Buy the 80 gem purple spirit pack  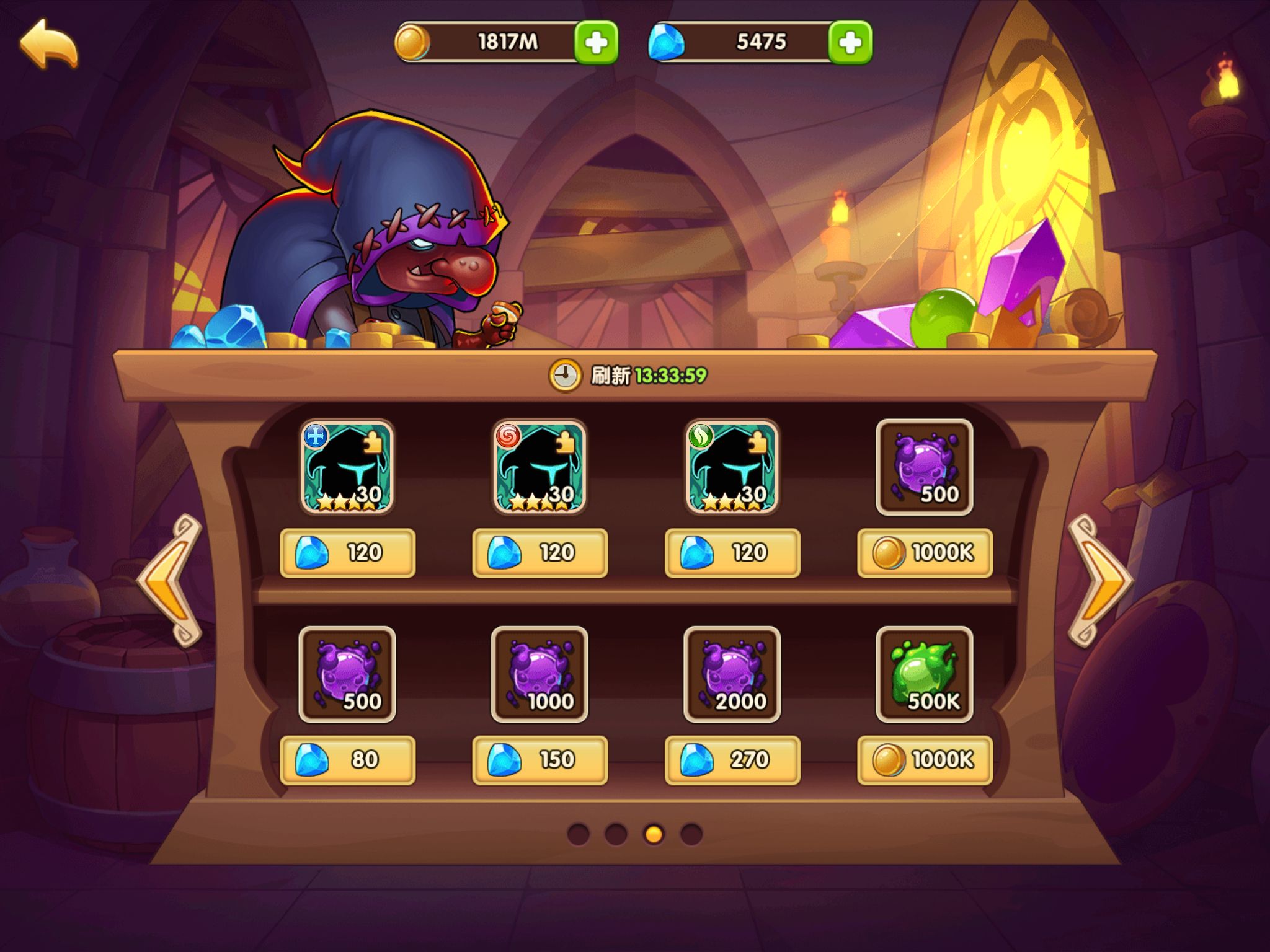pos(347,760)
